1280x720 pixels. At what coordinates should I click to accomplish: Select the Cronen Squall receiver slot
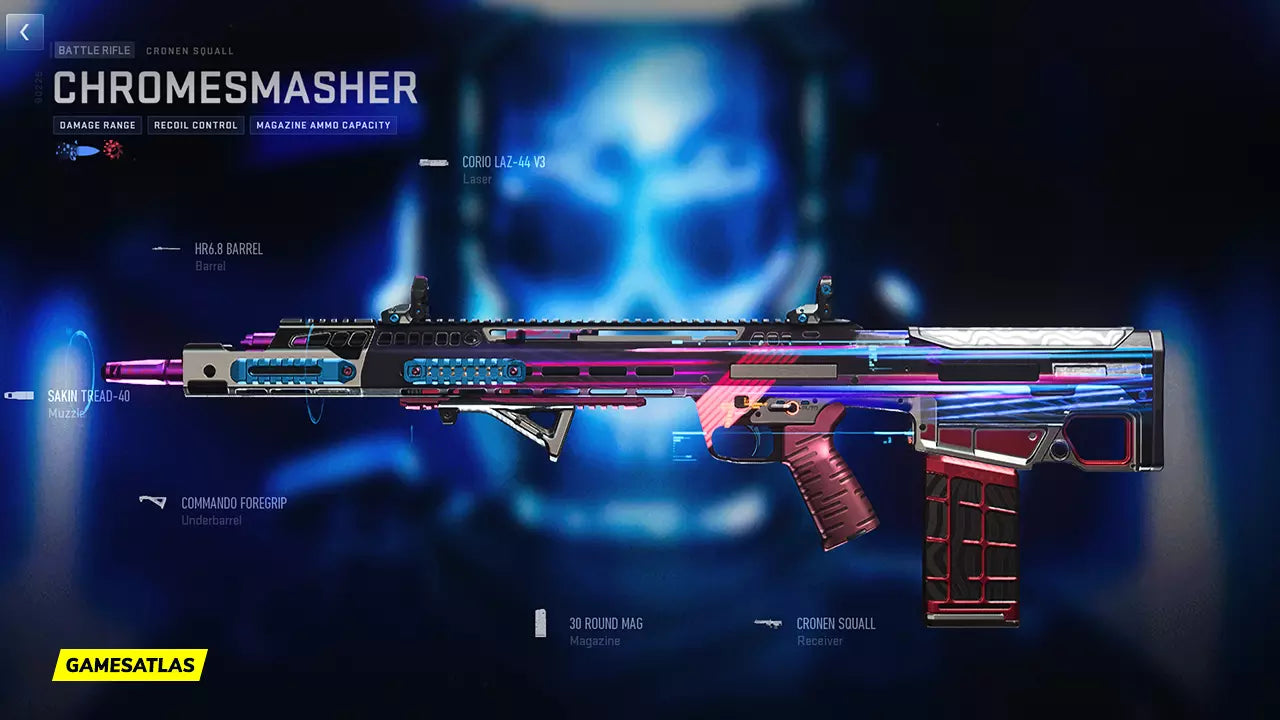click(835, 624)
